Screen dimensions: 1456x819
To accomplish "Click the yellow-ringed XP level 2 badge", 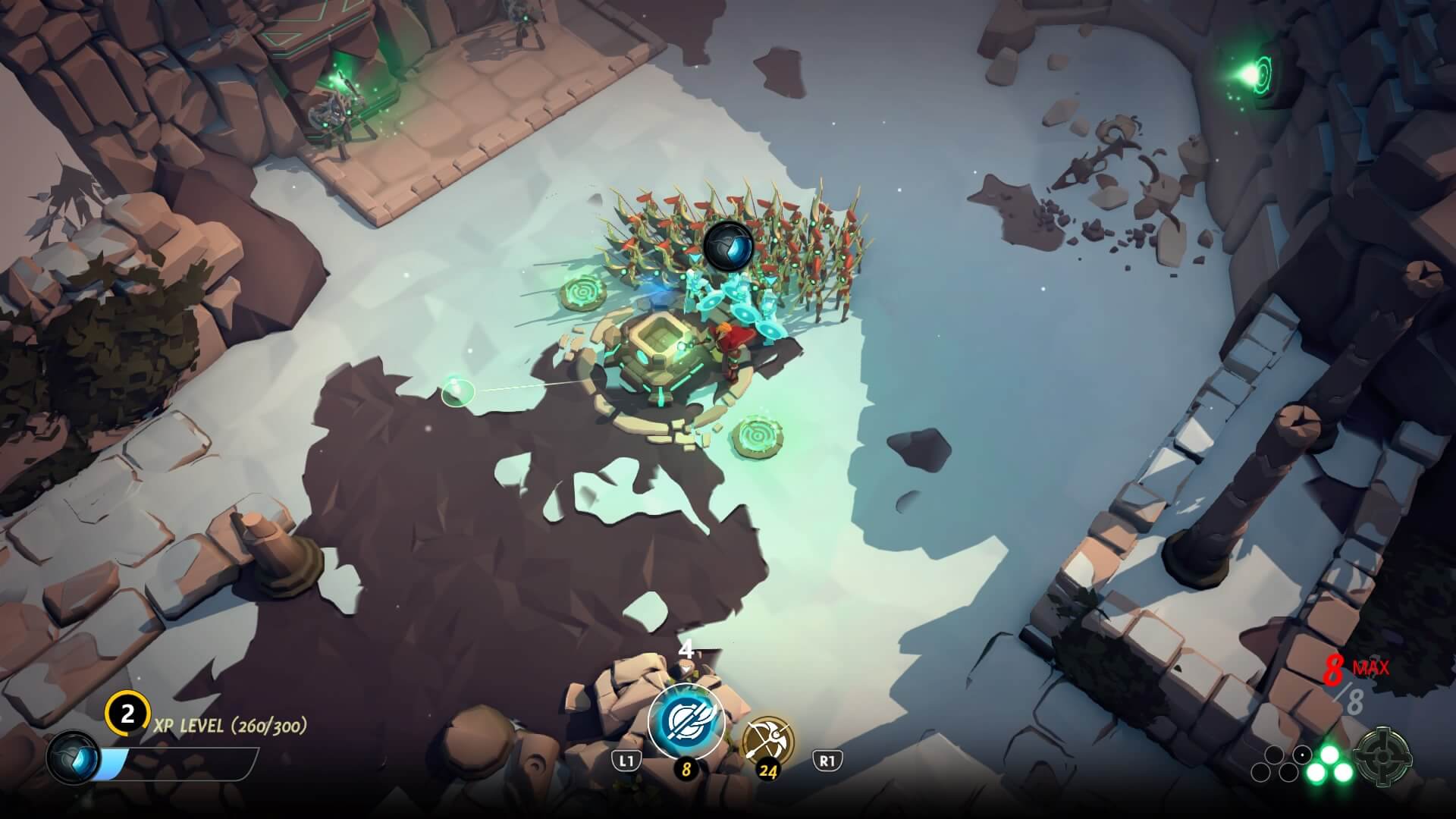I will pos(127,714).
